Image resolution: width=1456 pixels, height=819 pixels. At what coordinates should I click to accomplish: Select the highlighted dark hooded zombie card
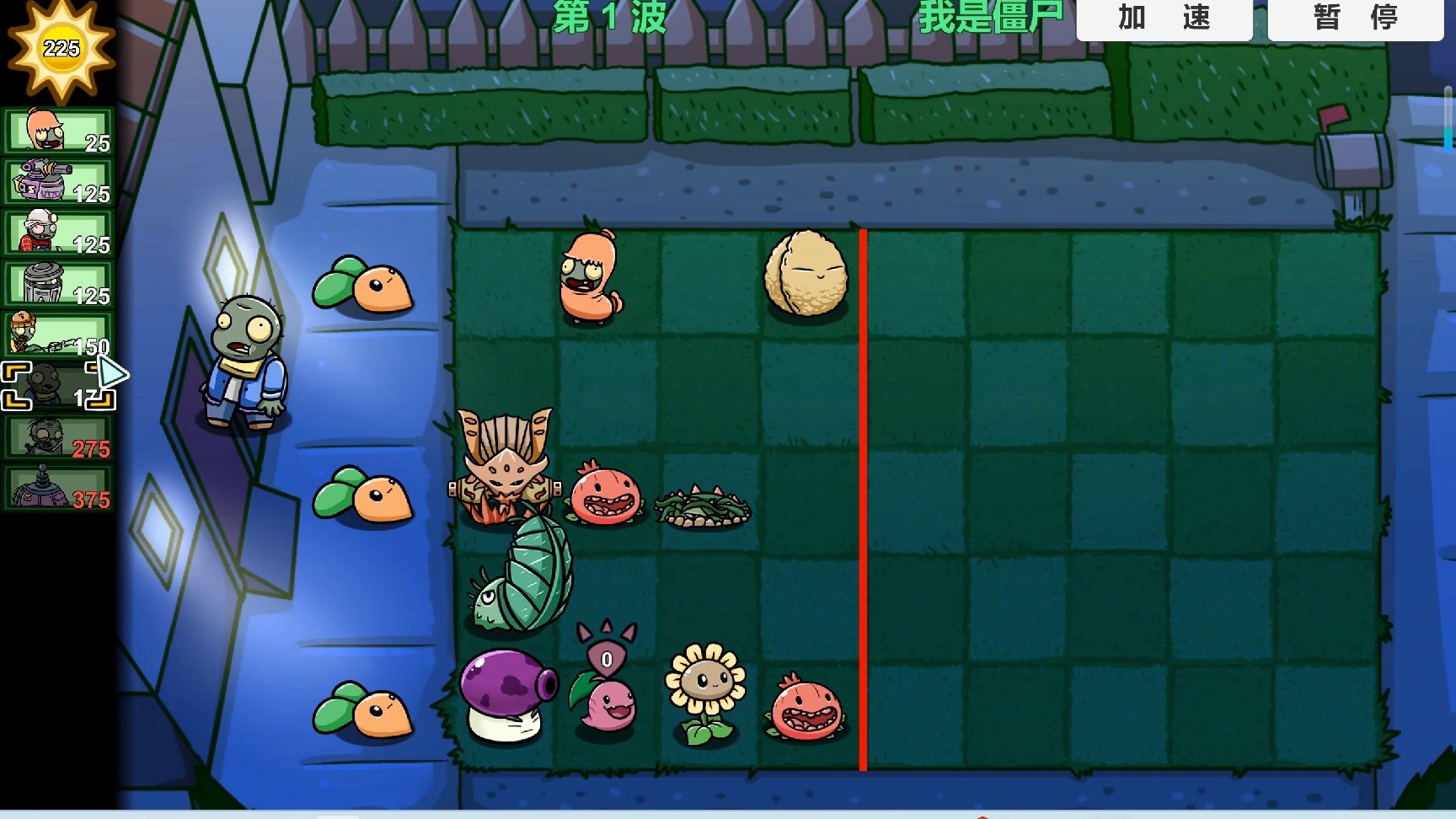click(x=57, y=386)
